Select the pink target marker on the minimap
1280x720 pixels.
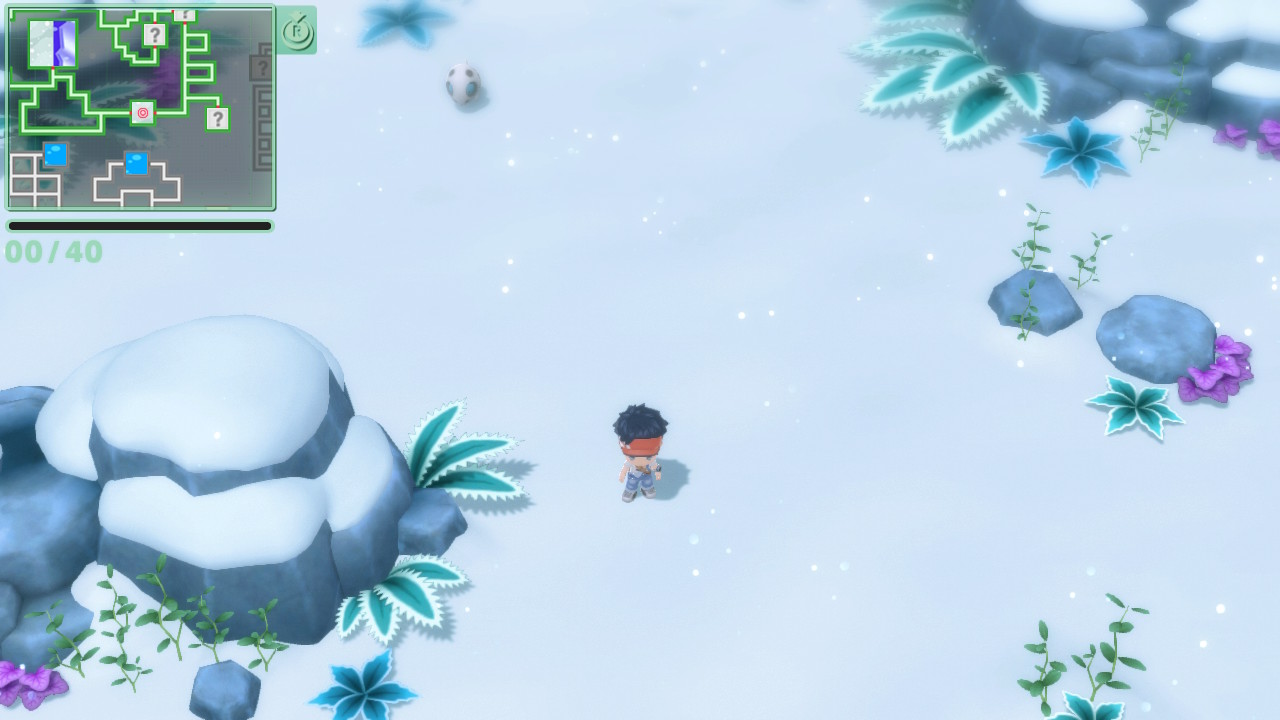[143, 113]
